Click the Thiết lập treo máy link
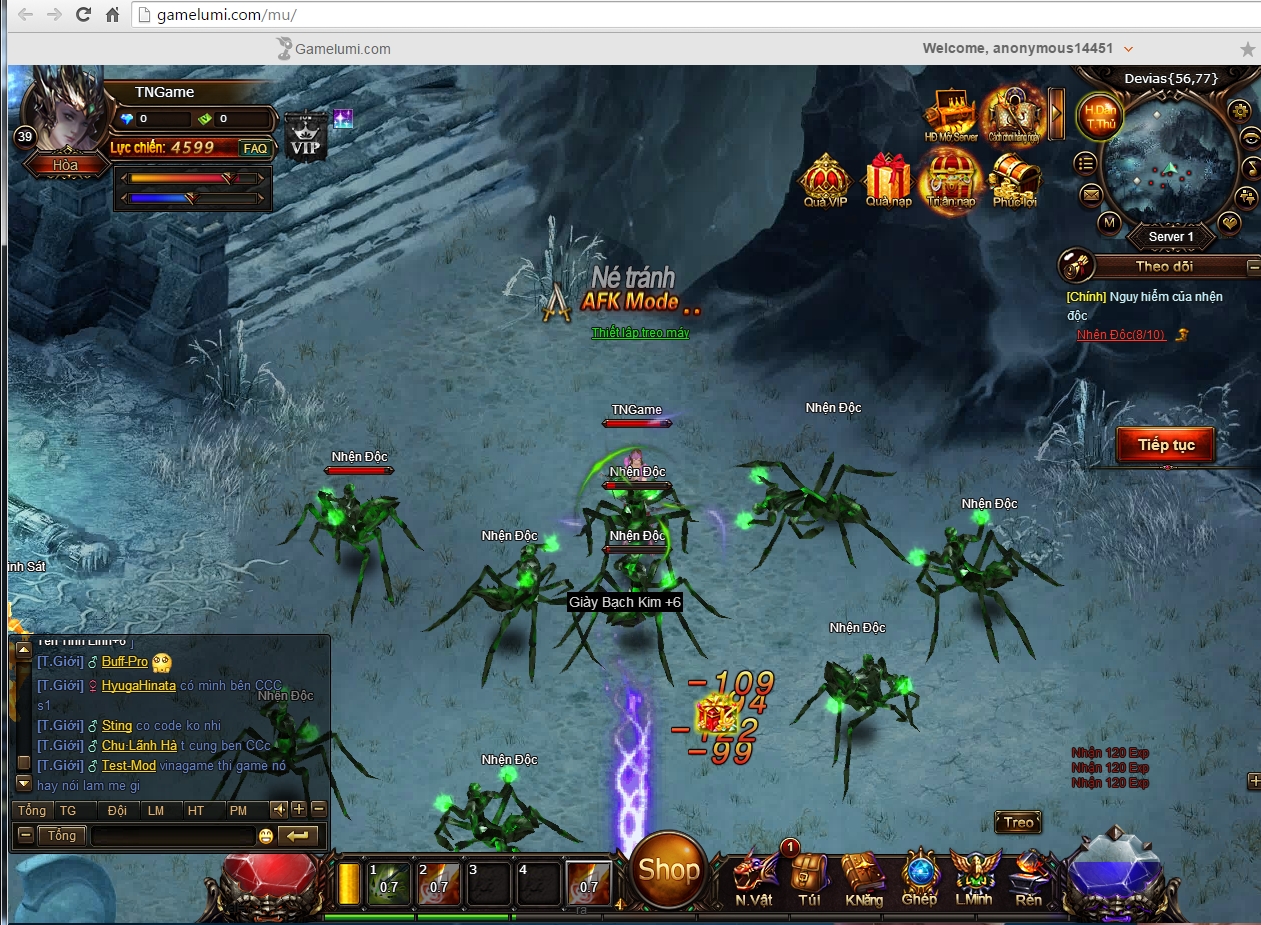 pyautogui.click(x=640, y=333)
